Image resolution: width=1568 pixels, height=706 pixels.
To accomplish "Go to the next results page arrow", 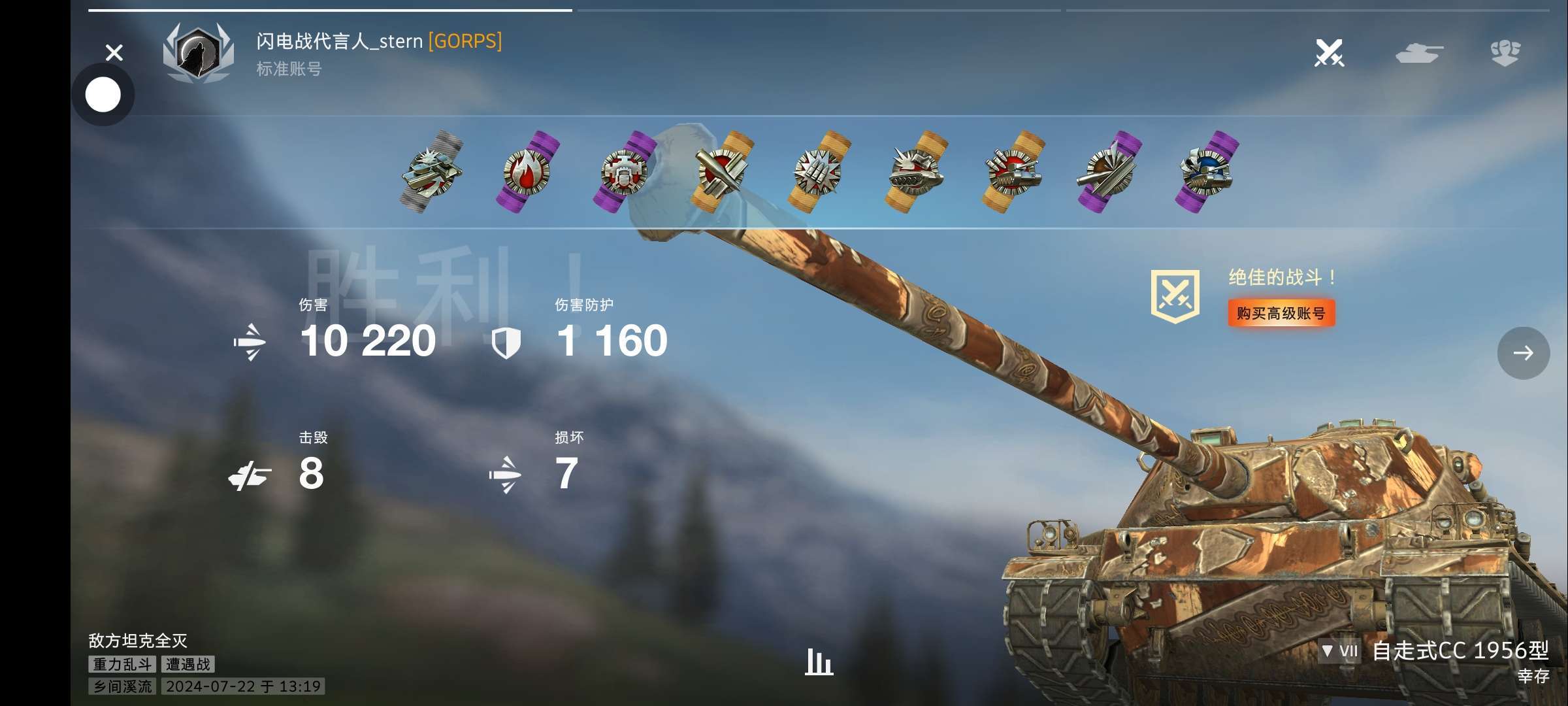I will point(1523,353).
